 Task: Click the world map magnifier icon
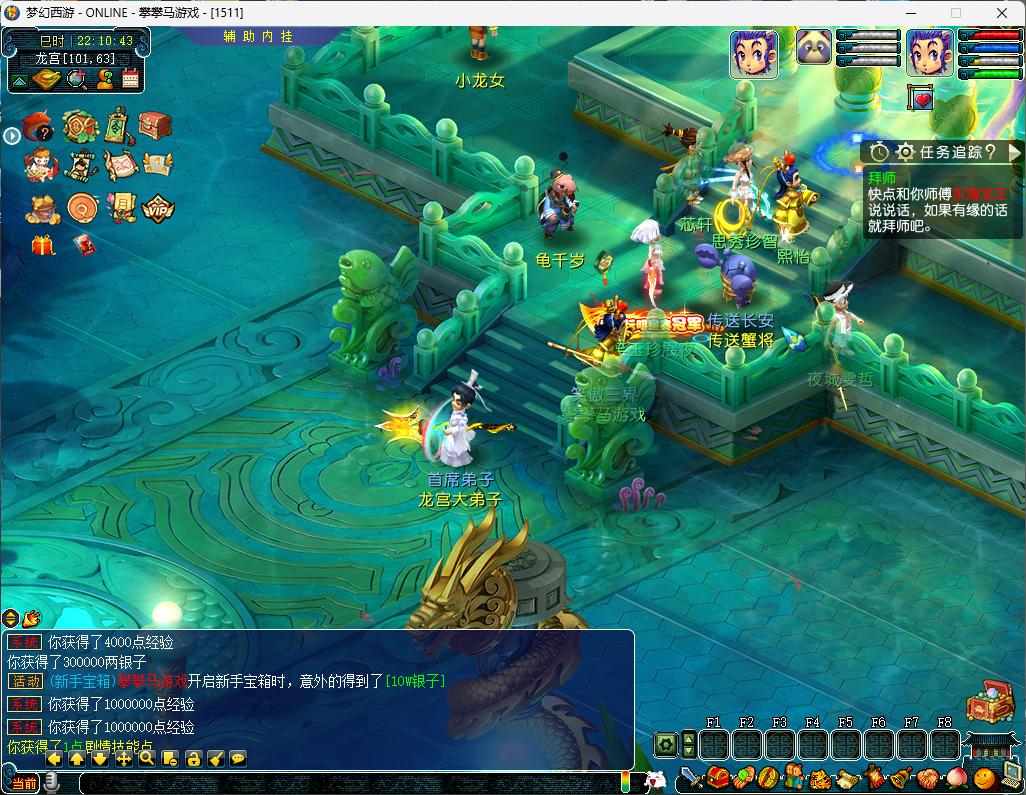tap(76, 80)
